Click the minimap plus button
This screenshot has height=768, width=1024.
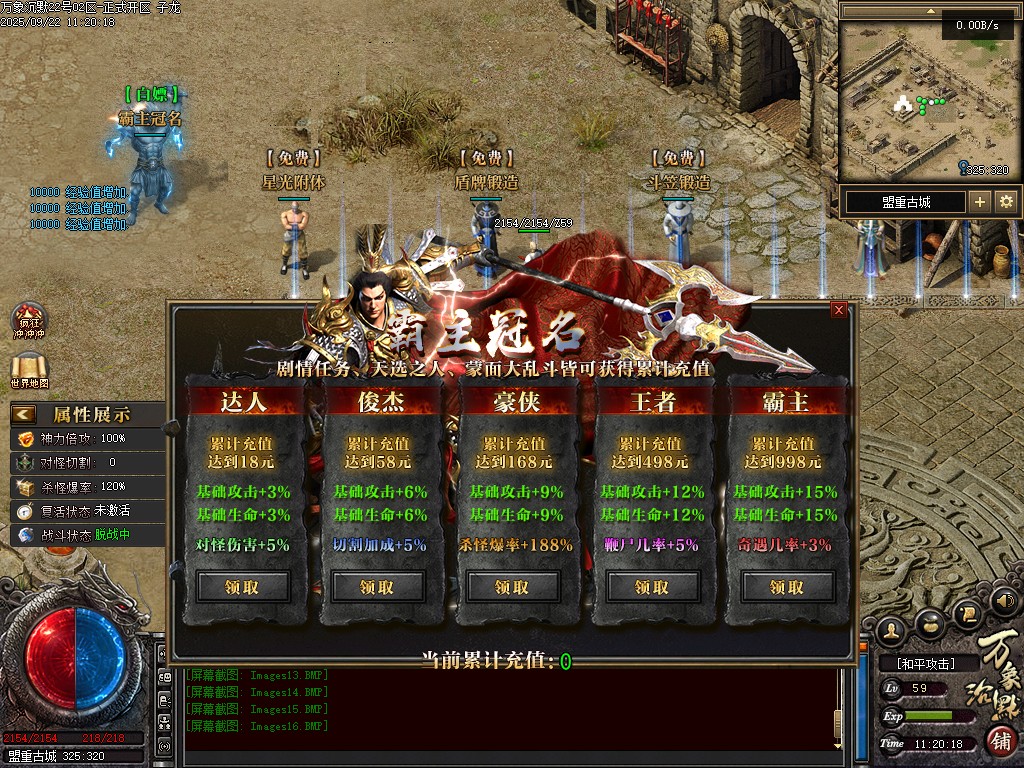(x=980, y=202)
